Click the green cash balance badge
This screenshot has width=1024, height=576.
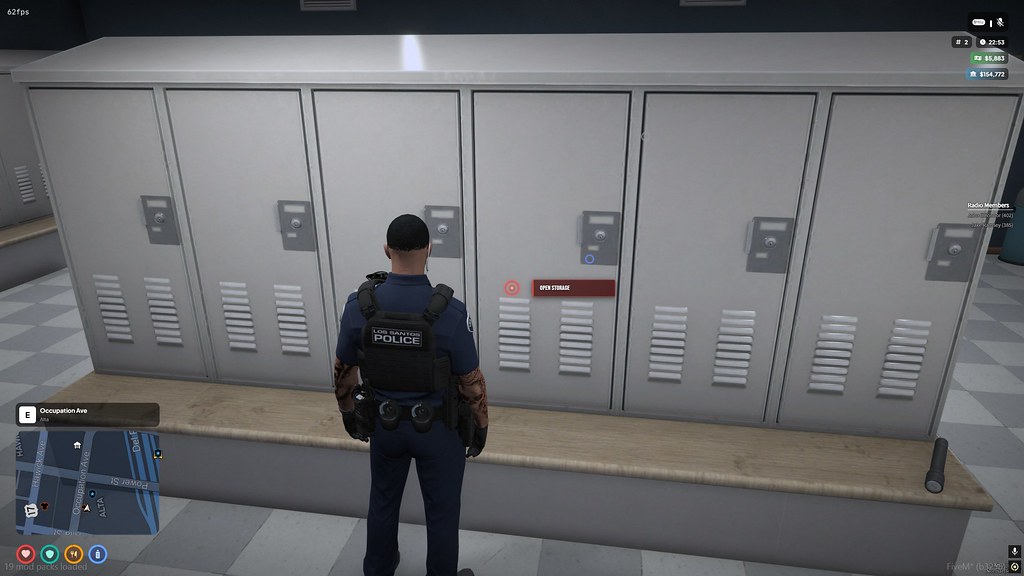[987, 58]
